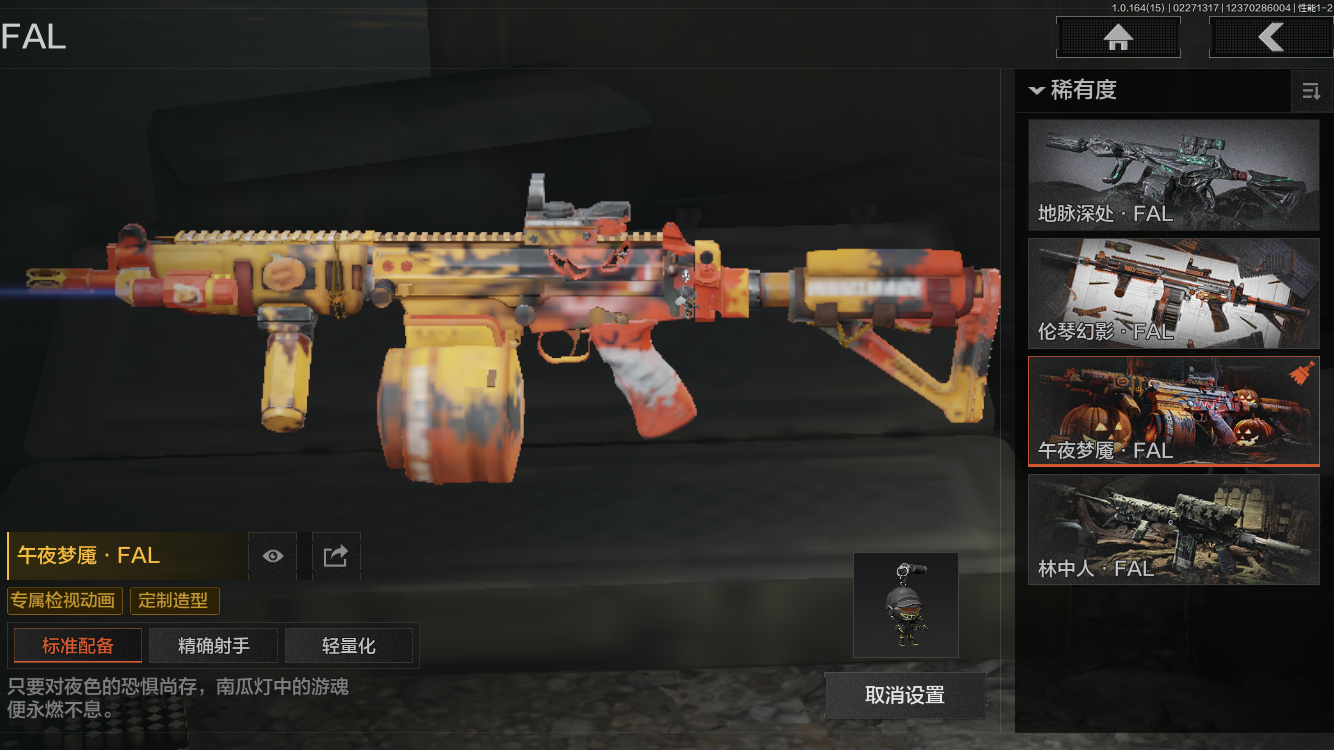The width and height of the screenshot is (1334, 750).
Task: Pick the 林中人·FAL camo skin
Action: pyautogui.click(x=1173, y=529)
